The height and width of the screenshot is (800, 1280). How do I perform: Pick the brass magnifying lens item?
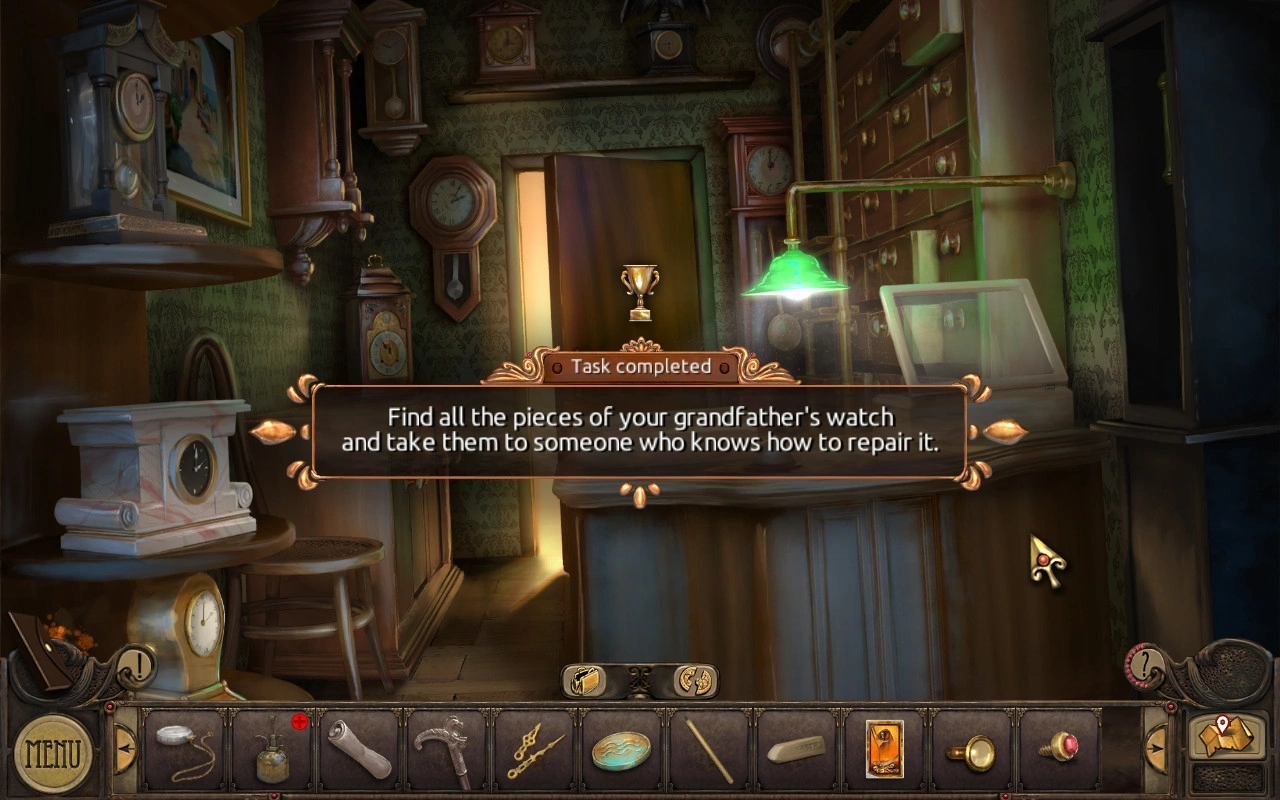[972, 751]
